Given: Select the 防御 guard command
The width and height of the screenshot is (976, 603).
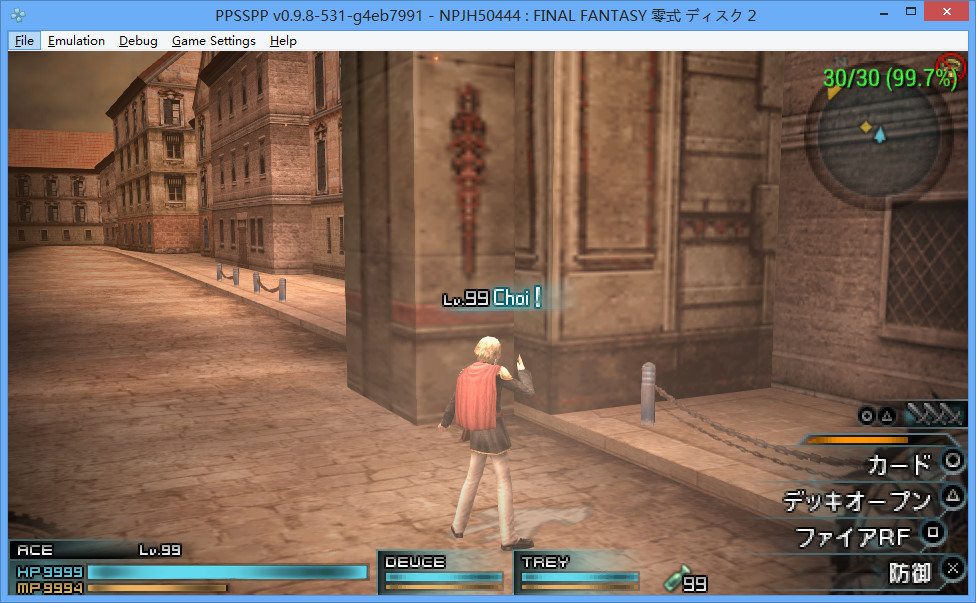Looking at the screenshot, I should pos(910,572).
